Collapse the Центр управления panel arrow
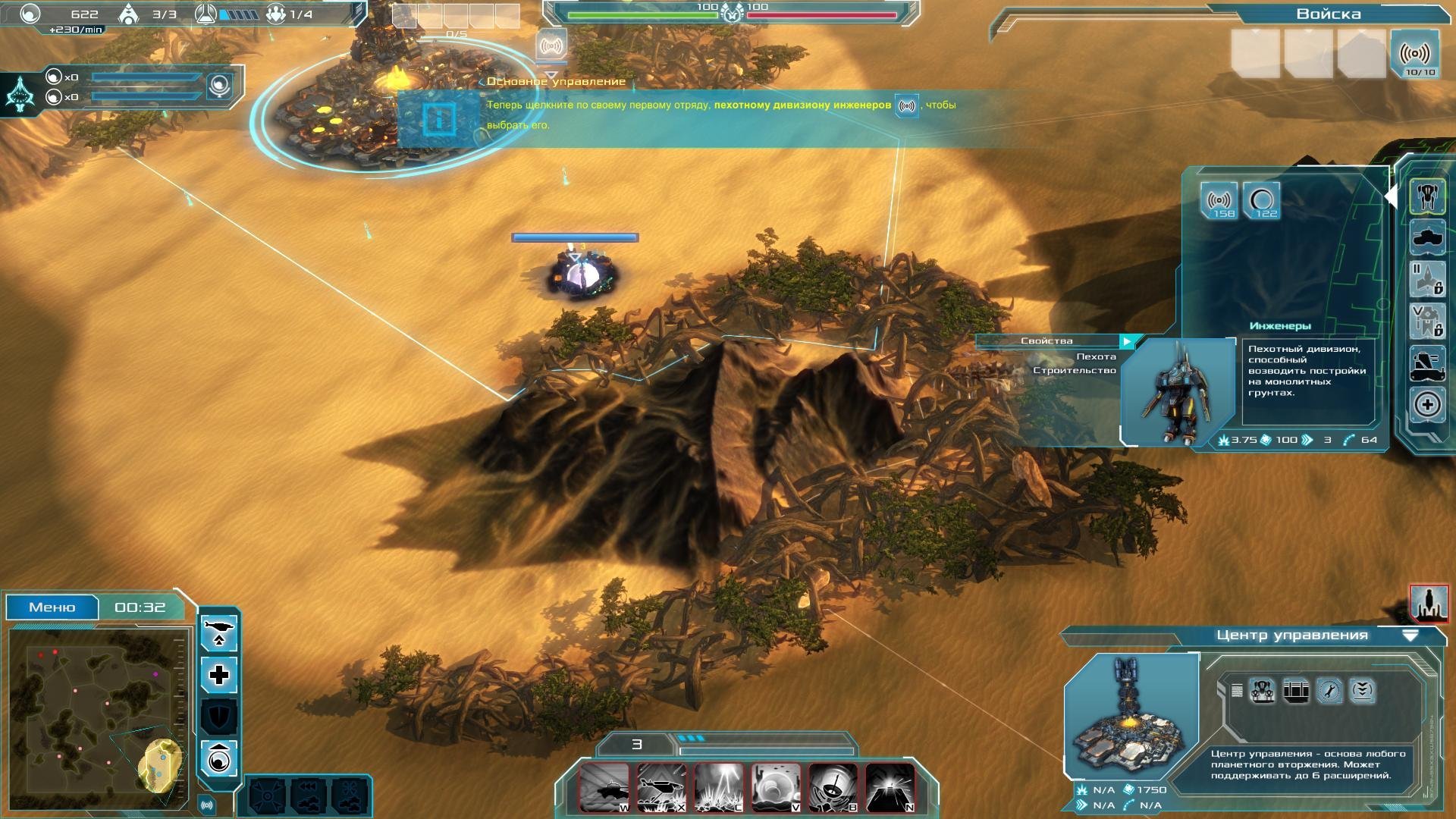 pos(1410,635)
